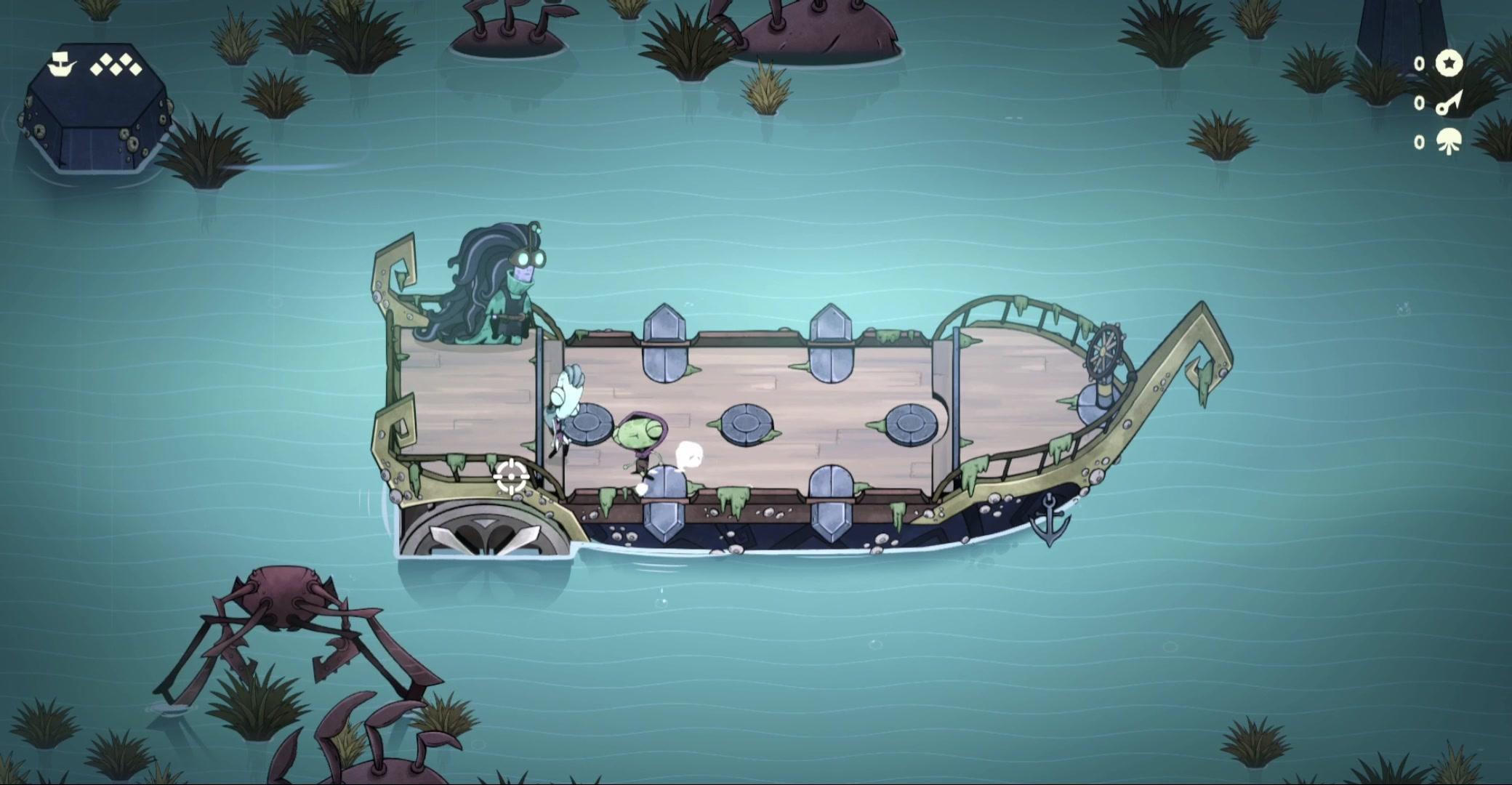Image resolution: width=1512 pixels, height=785 pixels.
Task: Click the sailing ship HUD icon
Action: [62, 65]
